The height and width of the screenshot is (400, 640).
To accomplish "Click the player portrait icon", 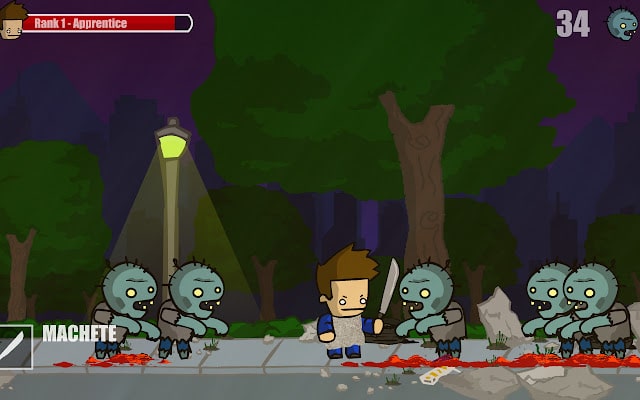I will pos(11,21).
